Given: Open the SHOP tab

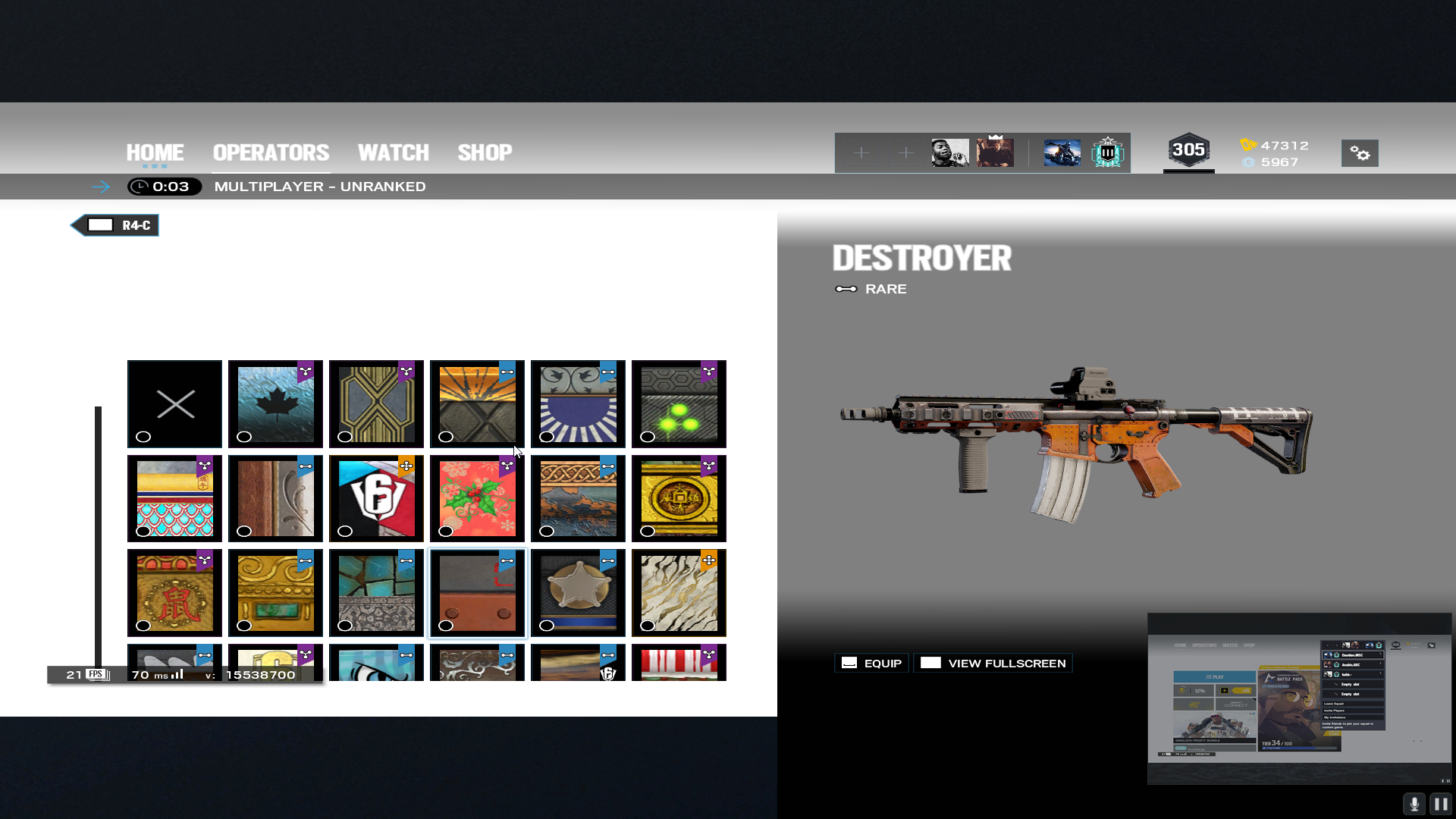Looking at the screenshot, I should pos(485,152).
